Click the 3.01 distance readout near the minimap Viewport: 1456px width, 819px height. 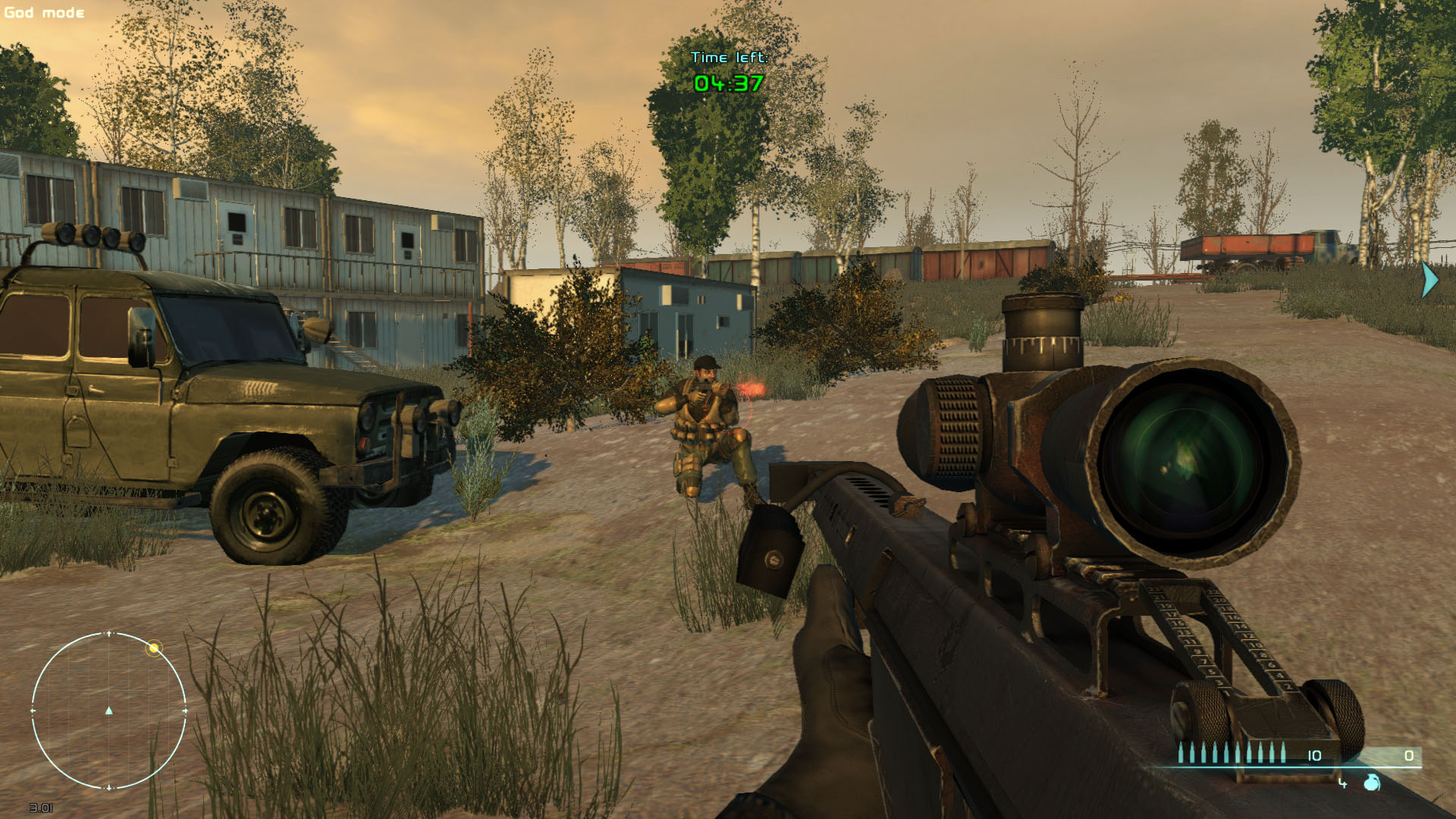pos(41,808)
